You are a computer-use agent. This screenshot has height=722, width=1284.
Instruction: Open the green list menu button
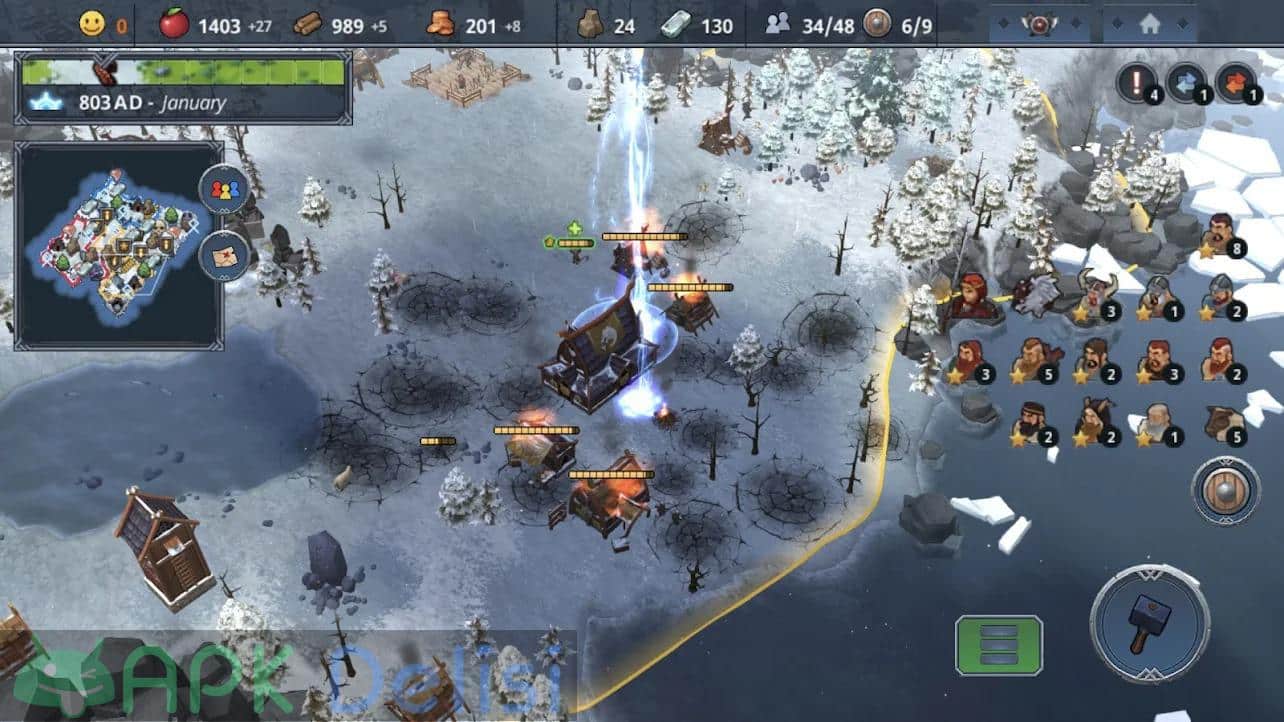click(x=998, y=645)
